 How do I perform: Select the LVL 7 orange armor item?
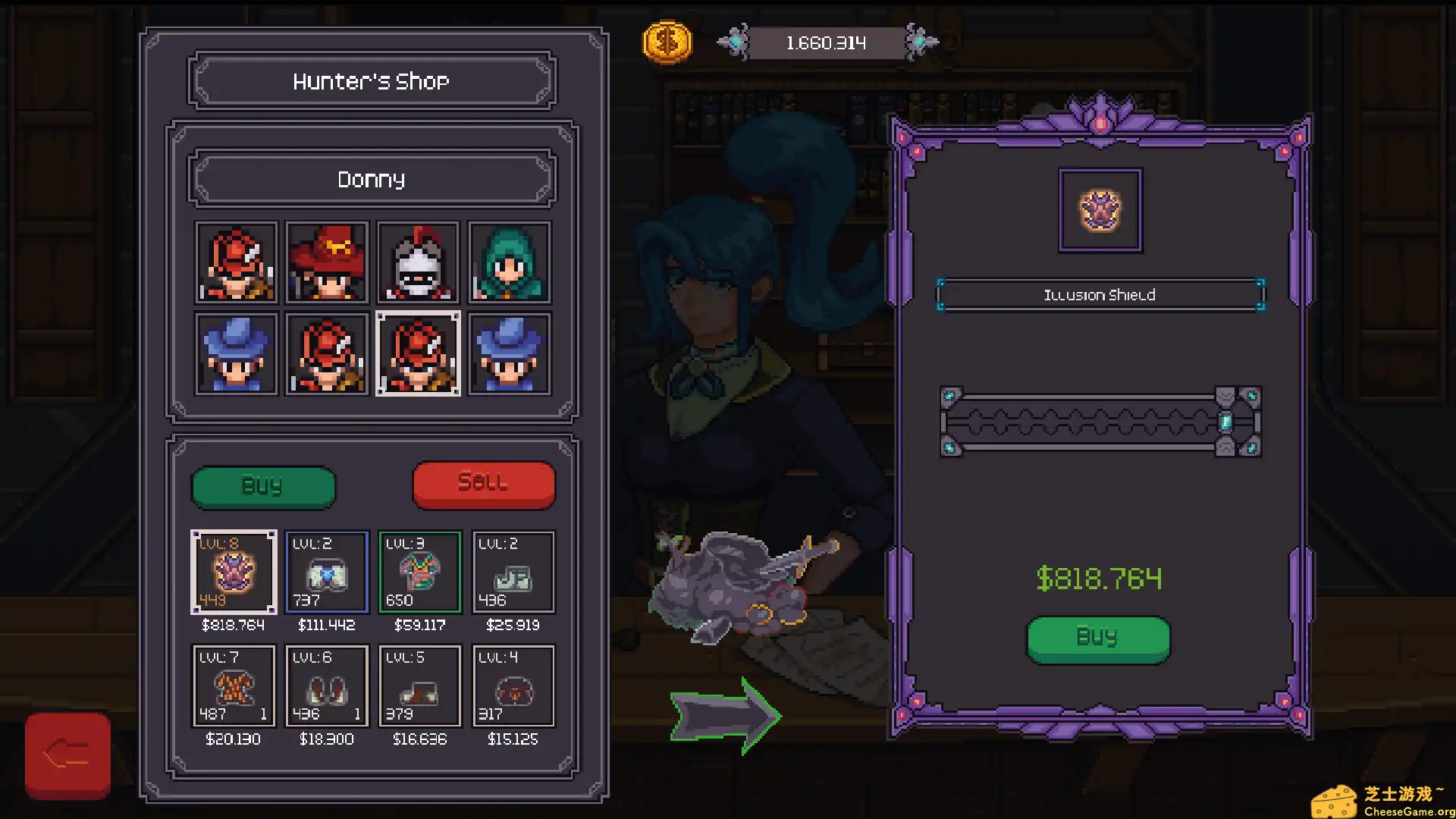click(234, 686)
